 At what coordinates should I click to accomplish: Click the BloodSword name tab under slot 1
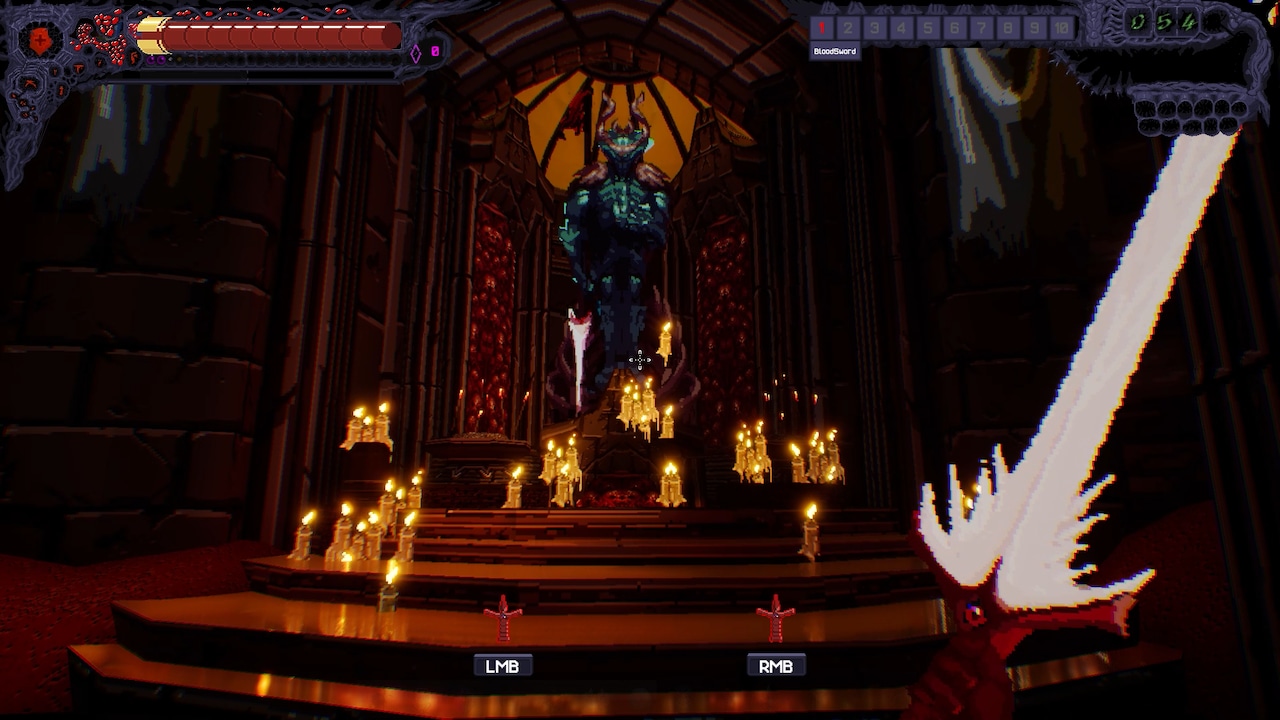[837, 52]
